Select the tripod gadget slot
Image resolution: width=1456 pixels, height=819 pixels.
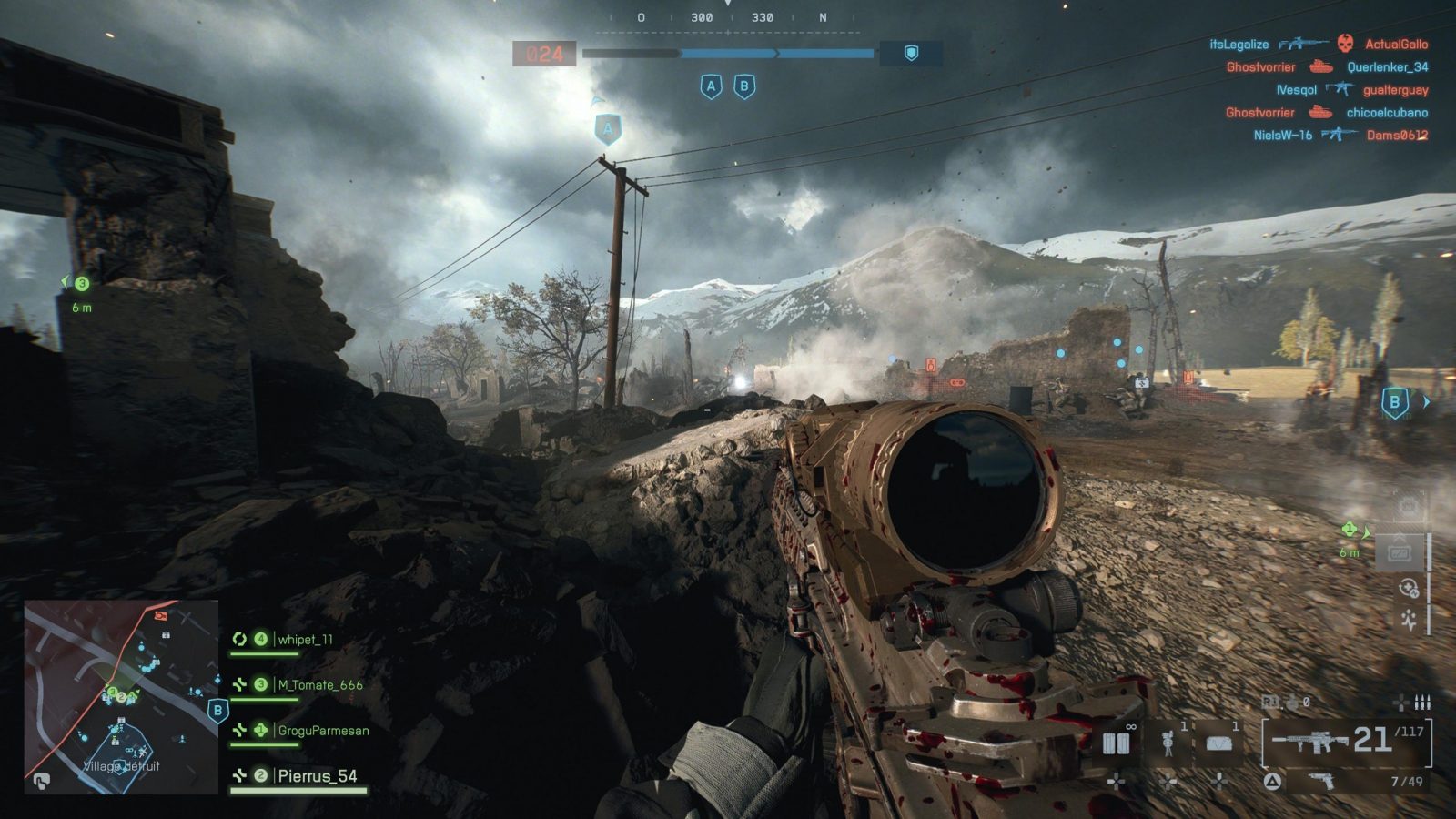coord(1168,743)
